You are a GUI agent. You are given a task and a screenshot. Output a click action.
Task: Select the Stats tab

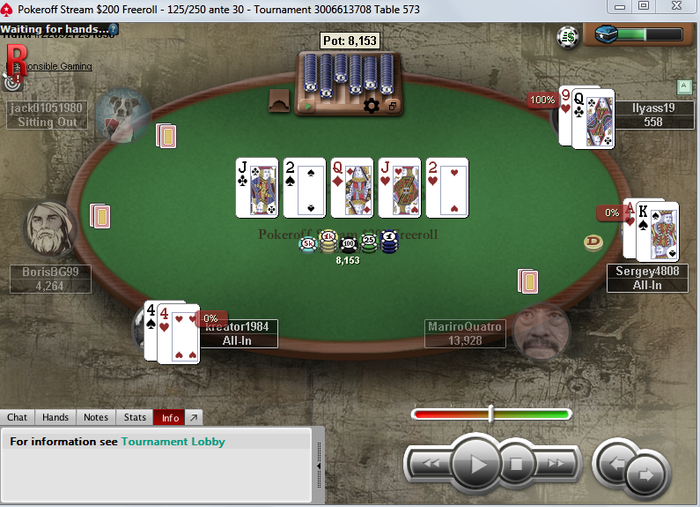tap(135, 418)
